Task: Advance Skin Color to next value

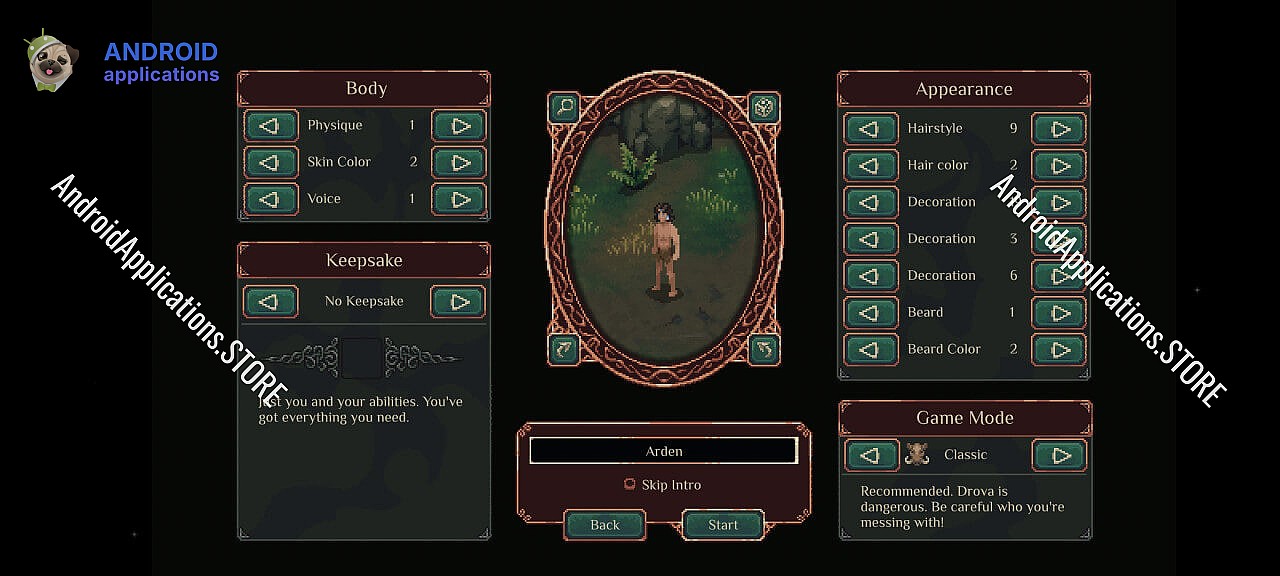Action: (x=459, y=163)
